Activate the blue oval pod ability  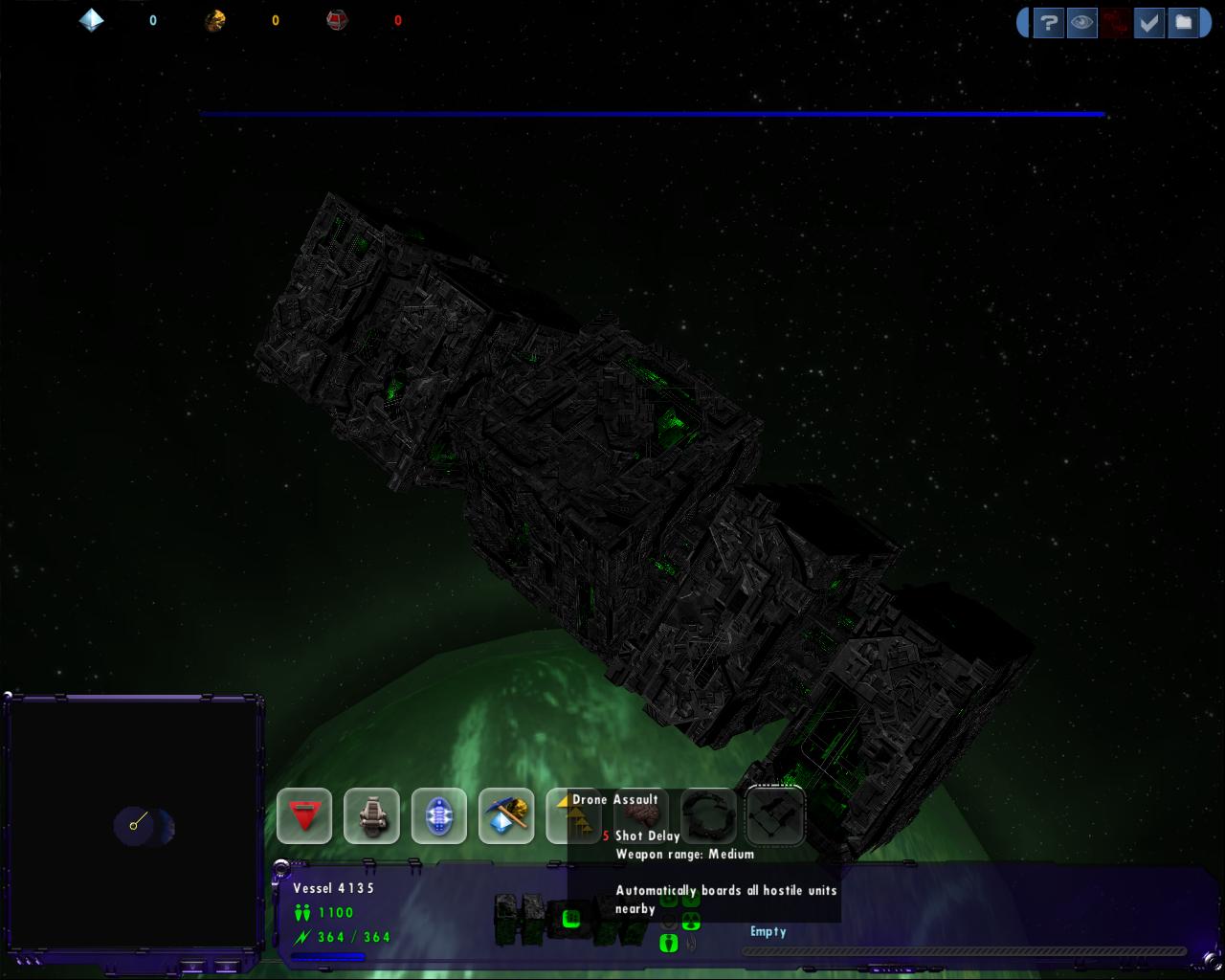pos(439,815)
